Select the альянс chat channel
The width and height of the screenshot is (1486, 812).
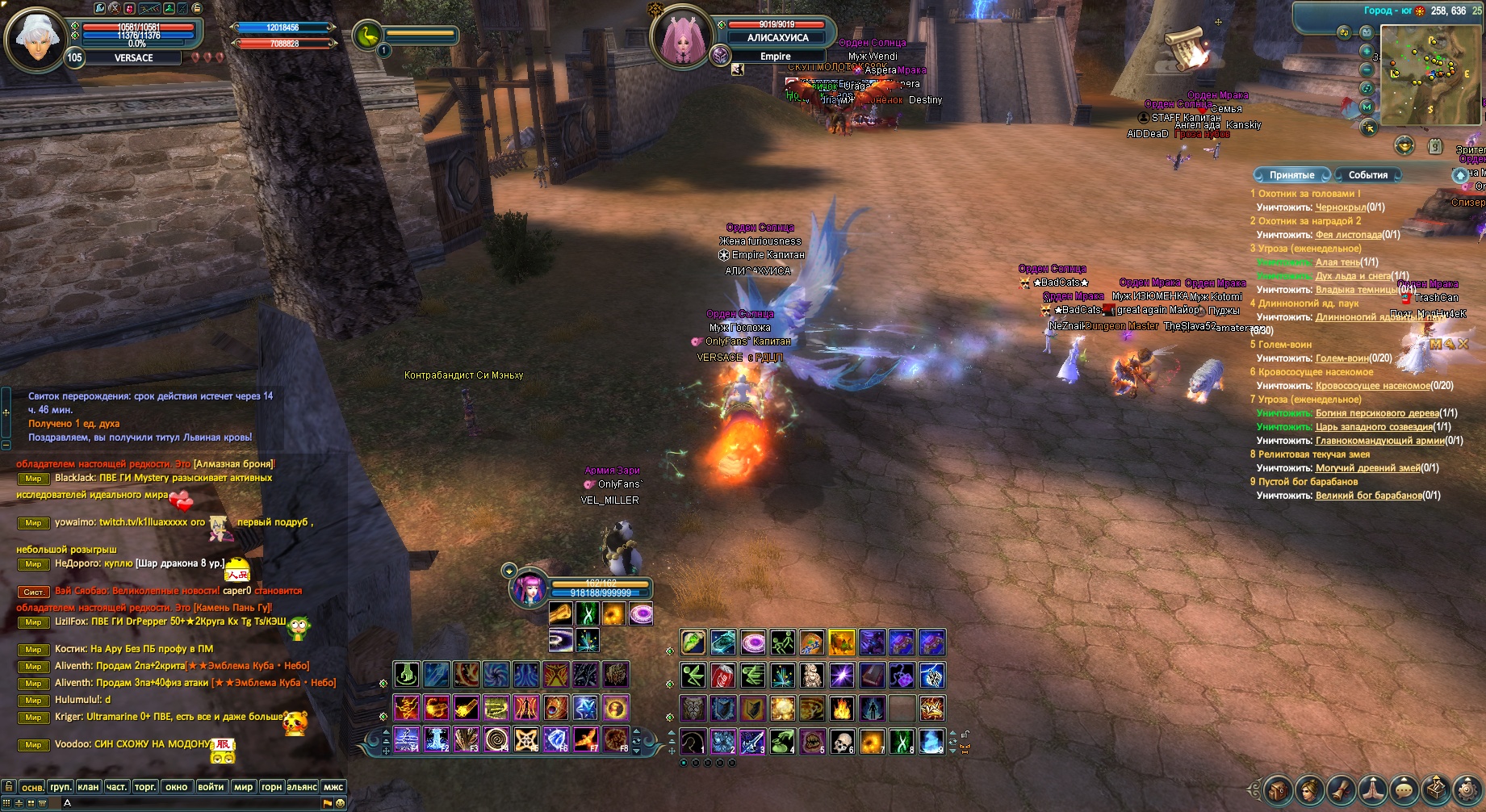click(x=302, y=787)
